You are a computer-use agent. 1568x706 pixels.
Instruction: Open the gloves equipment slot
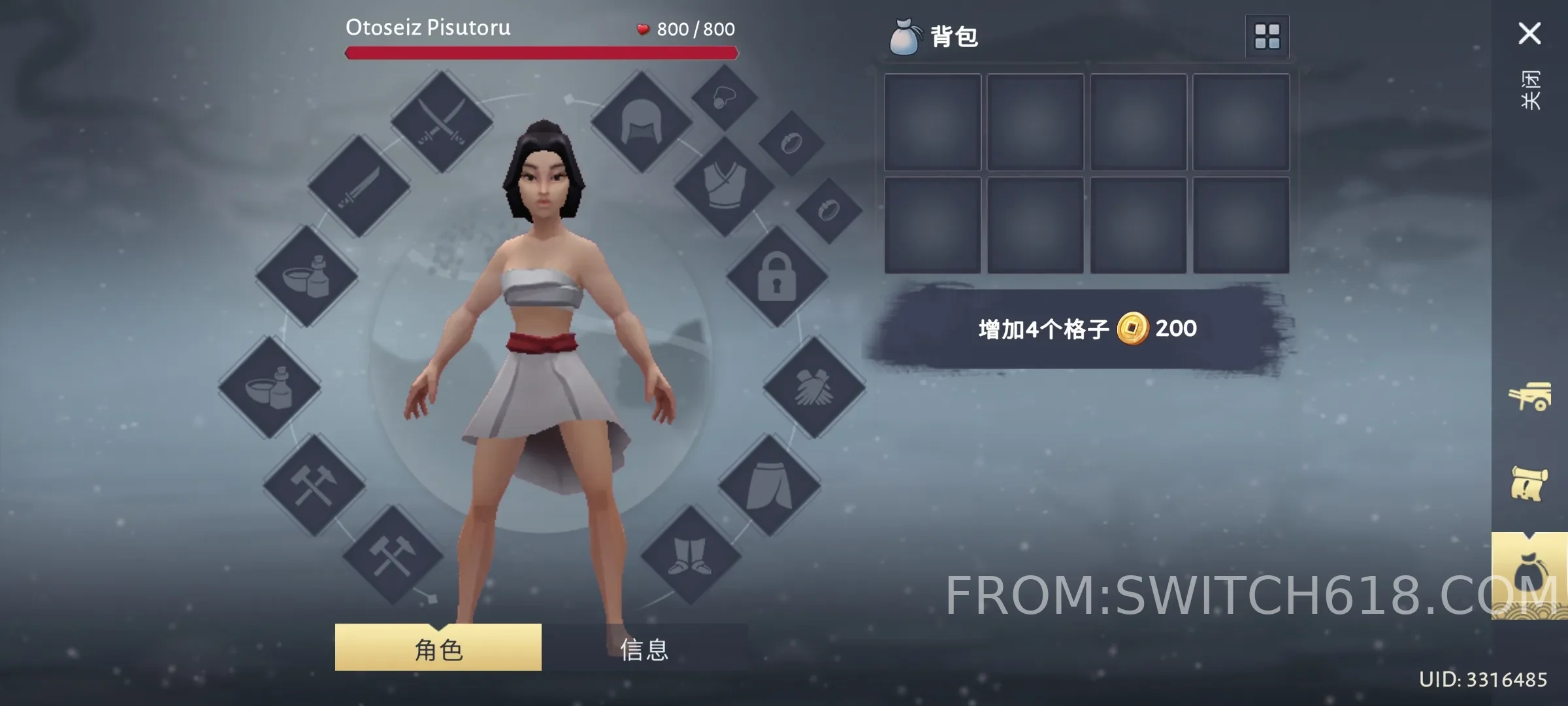[x=814, y=387]
